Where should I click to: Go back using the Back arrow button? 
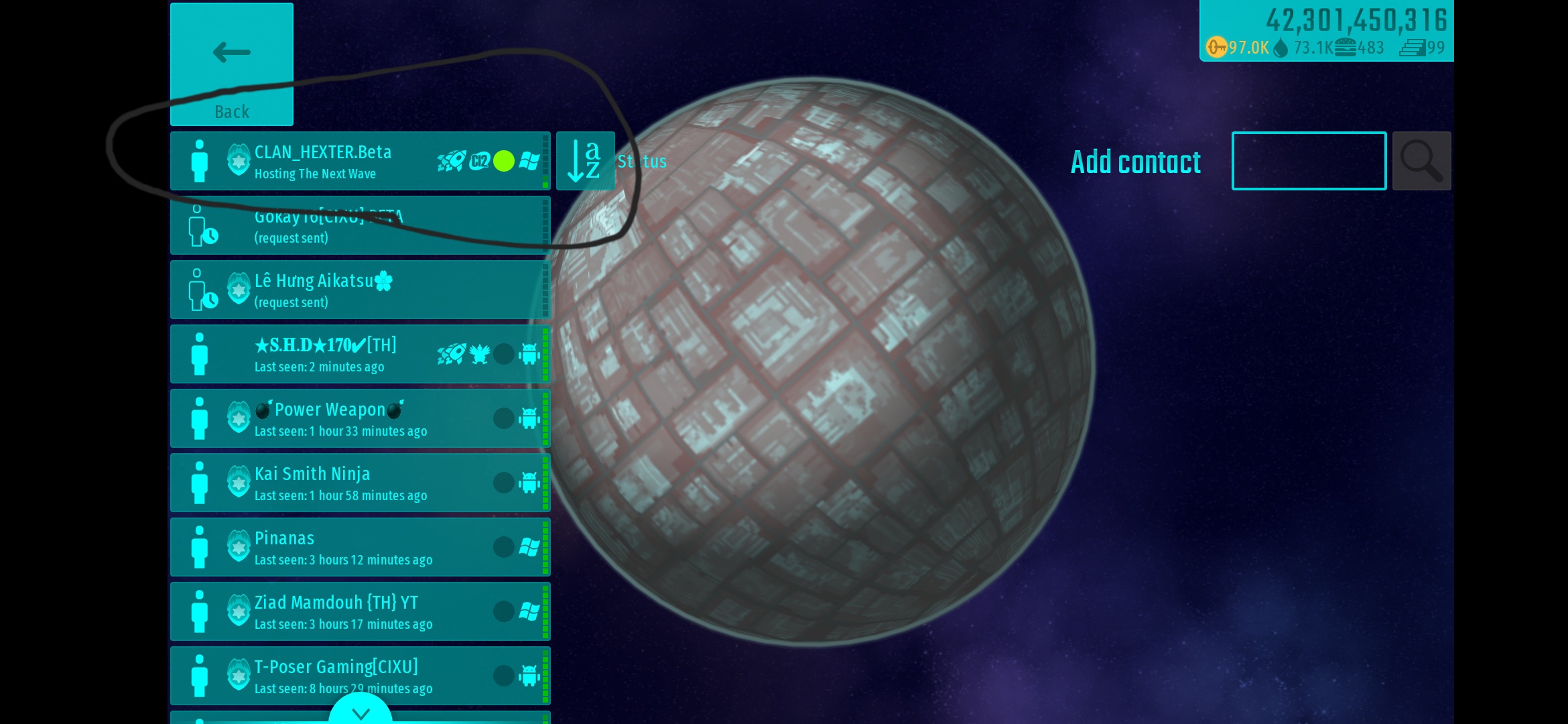click(x=231, y=64)
